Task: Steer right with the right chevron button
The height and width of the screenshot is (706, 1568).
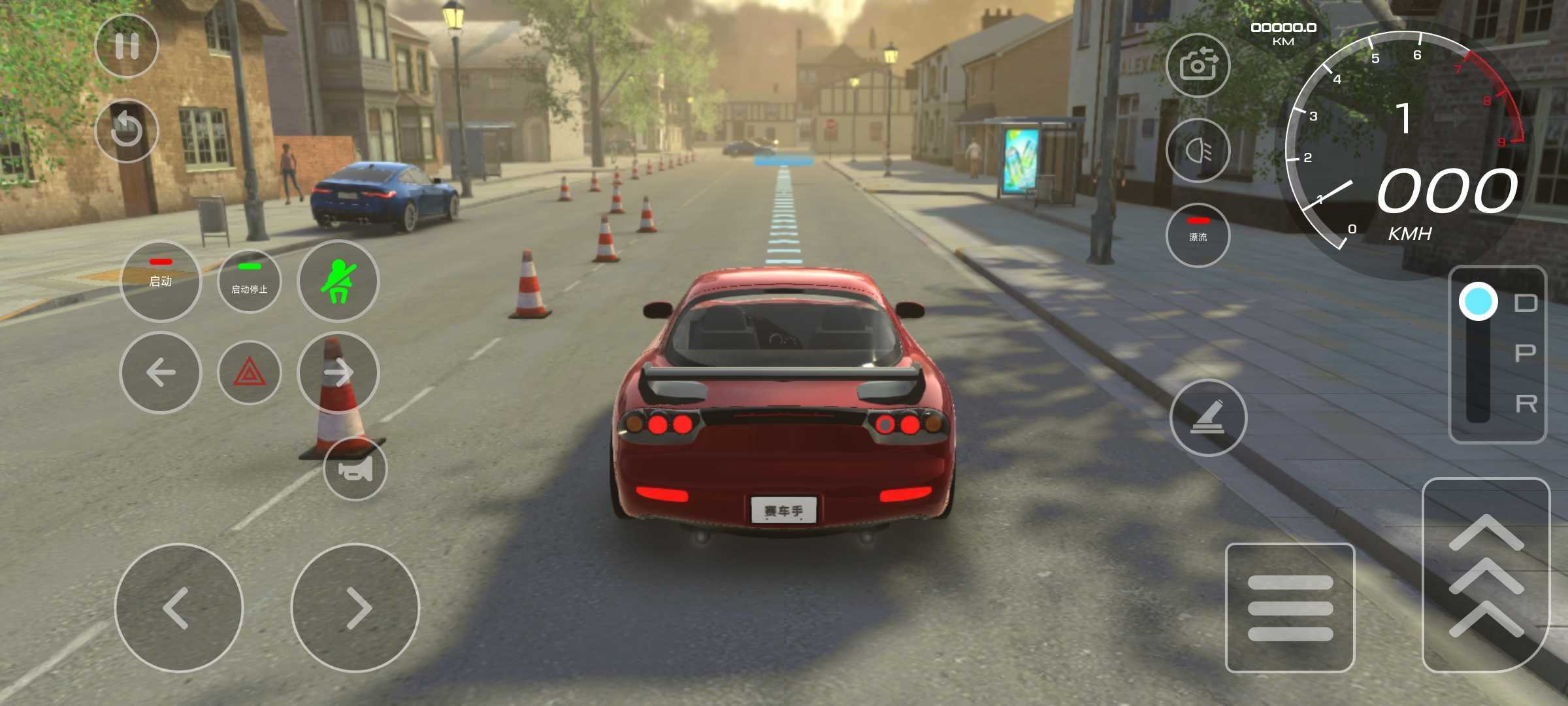Action: [x=355, y=608]
